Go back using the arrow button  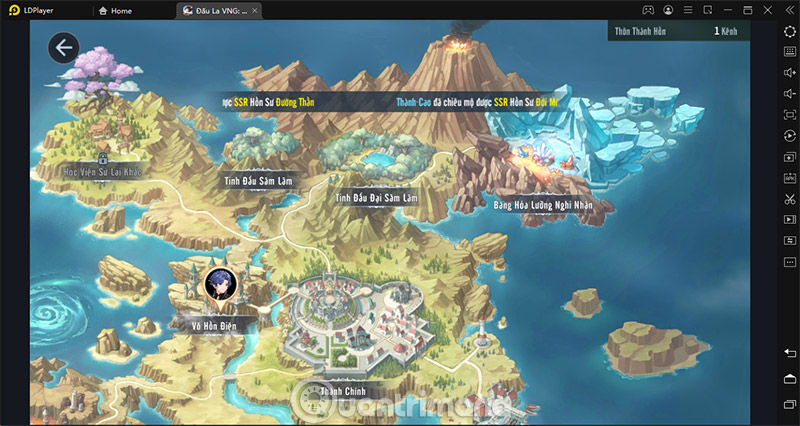pos(65,47)
